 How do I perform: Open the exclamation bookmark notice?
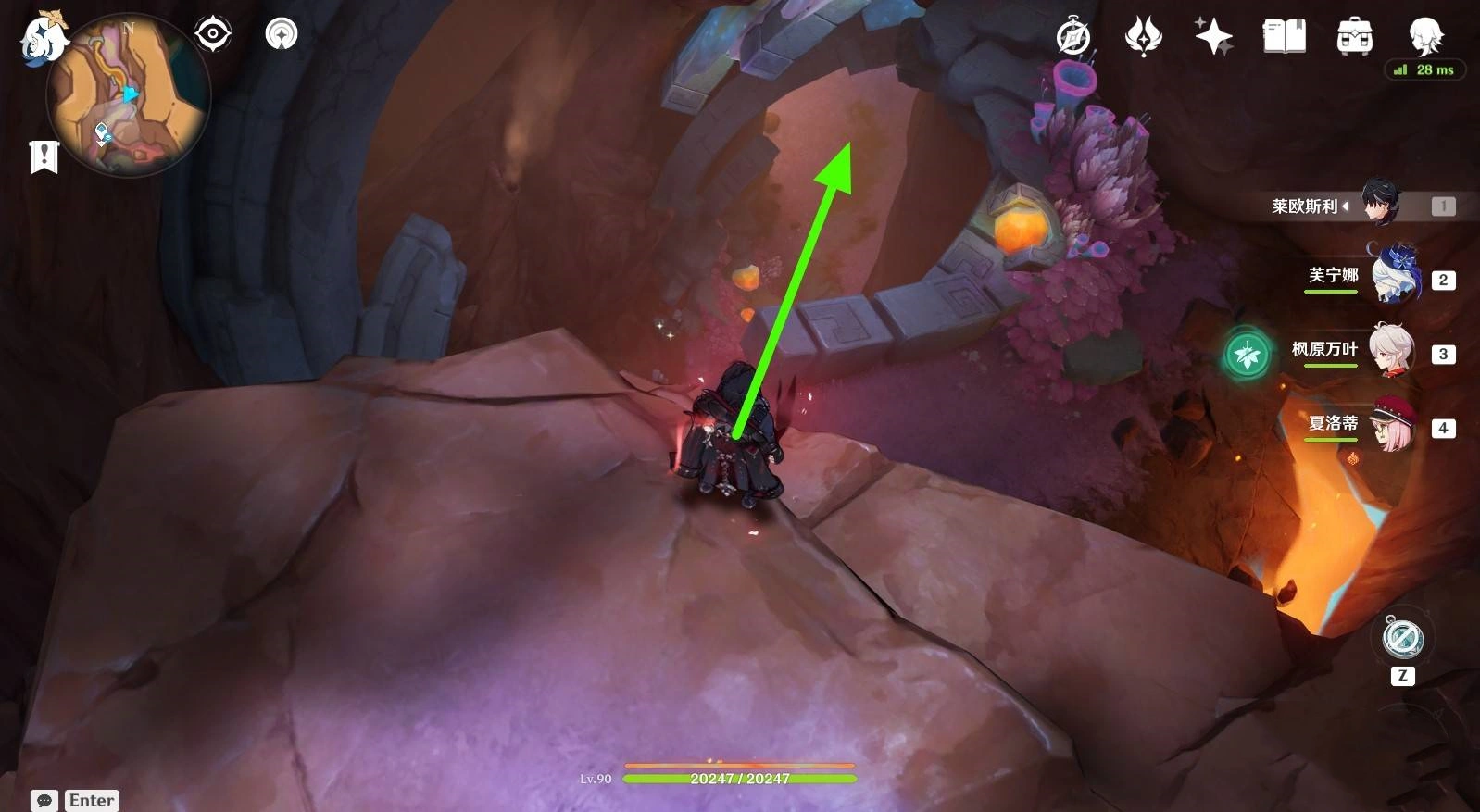pyautogui.click(x=44, y=156)
